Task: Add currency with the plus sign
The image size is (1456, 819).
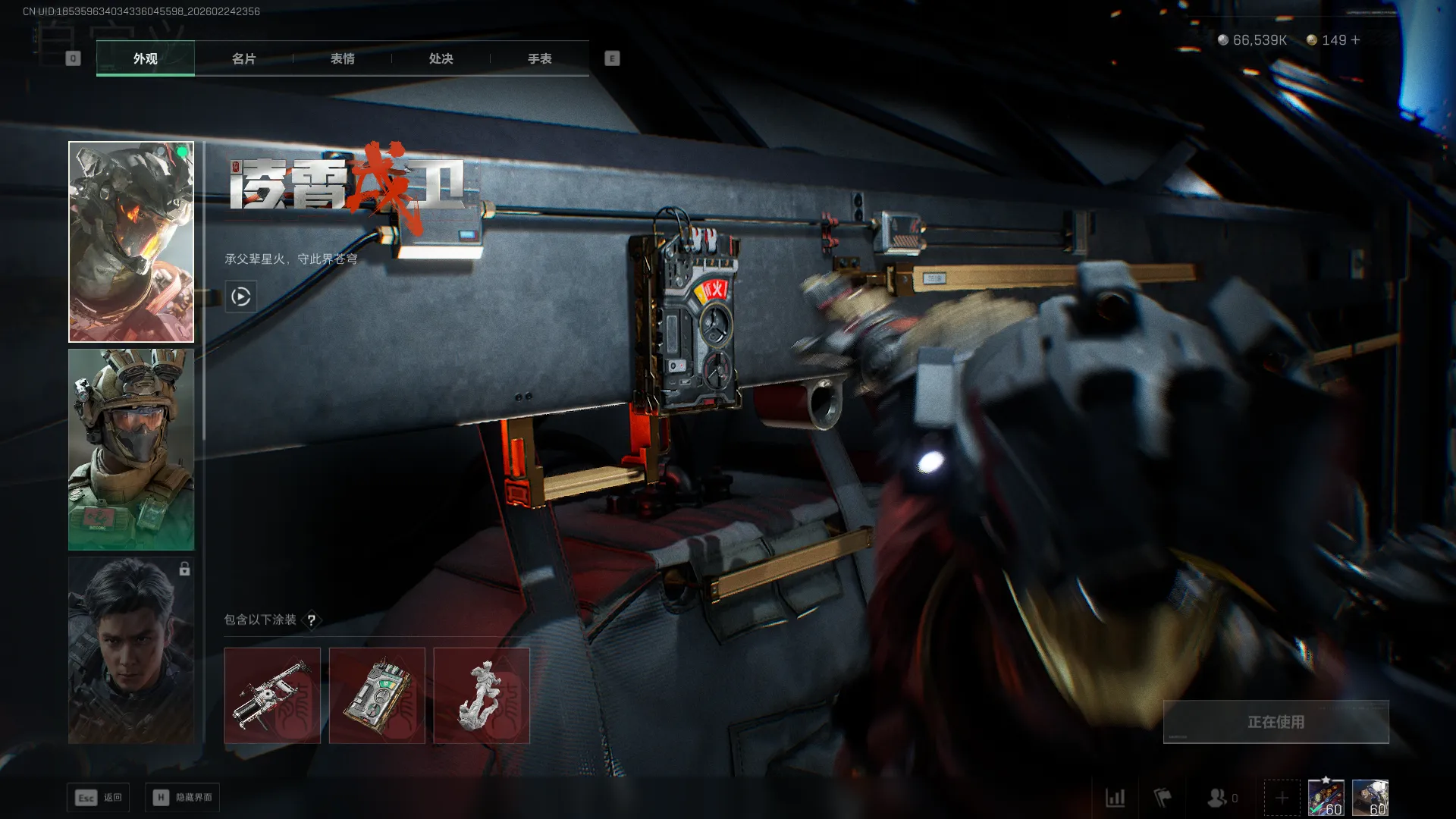Action: click(1356, 40)
